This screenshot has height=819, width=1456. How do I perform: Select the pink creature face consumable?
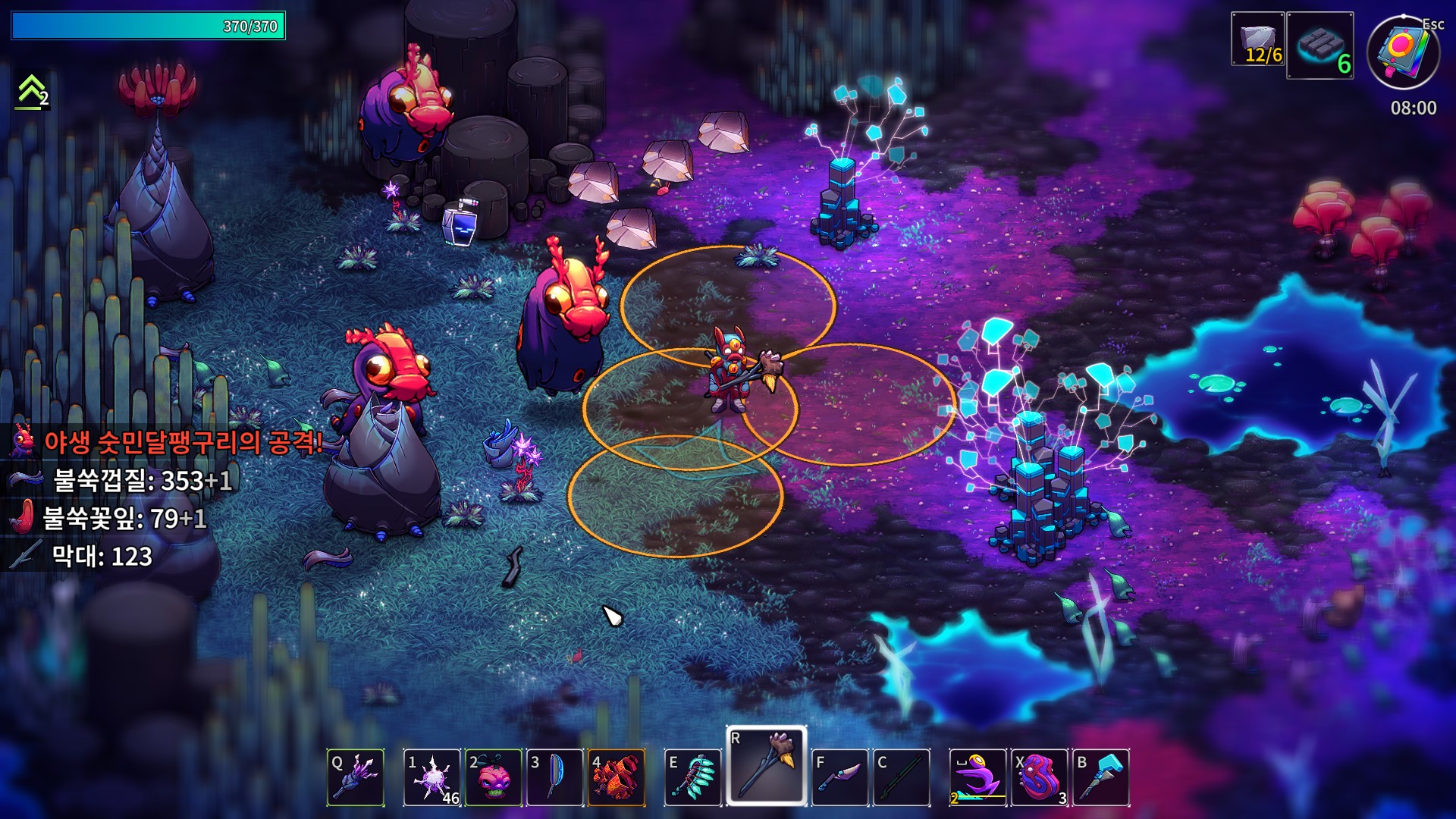coord(494,777)
